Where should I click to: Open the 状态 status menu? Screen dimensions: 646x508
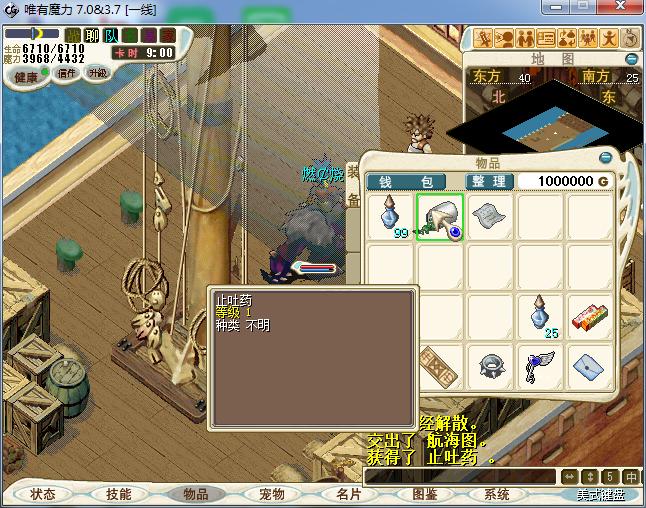43,494
